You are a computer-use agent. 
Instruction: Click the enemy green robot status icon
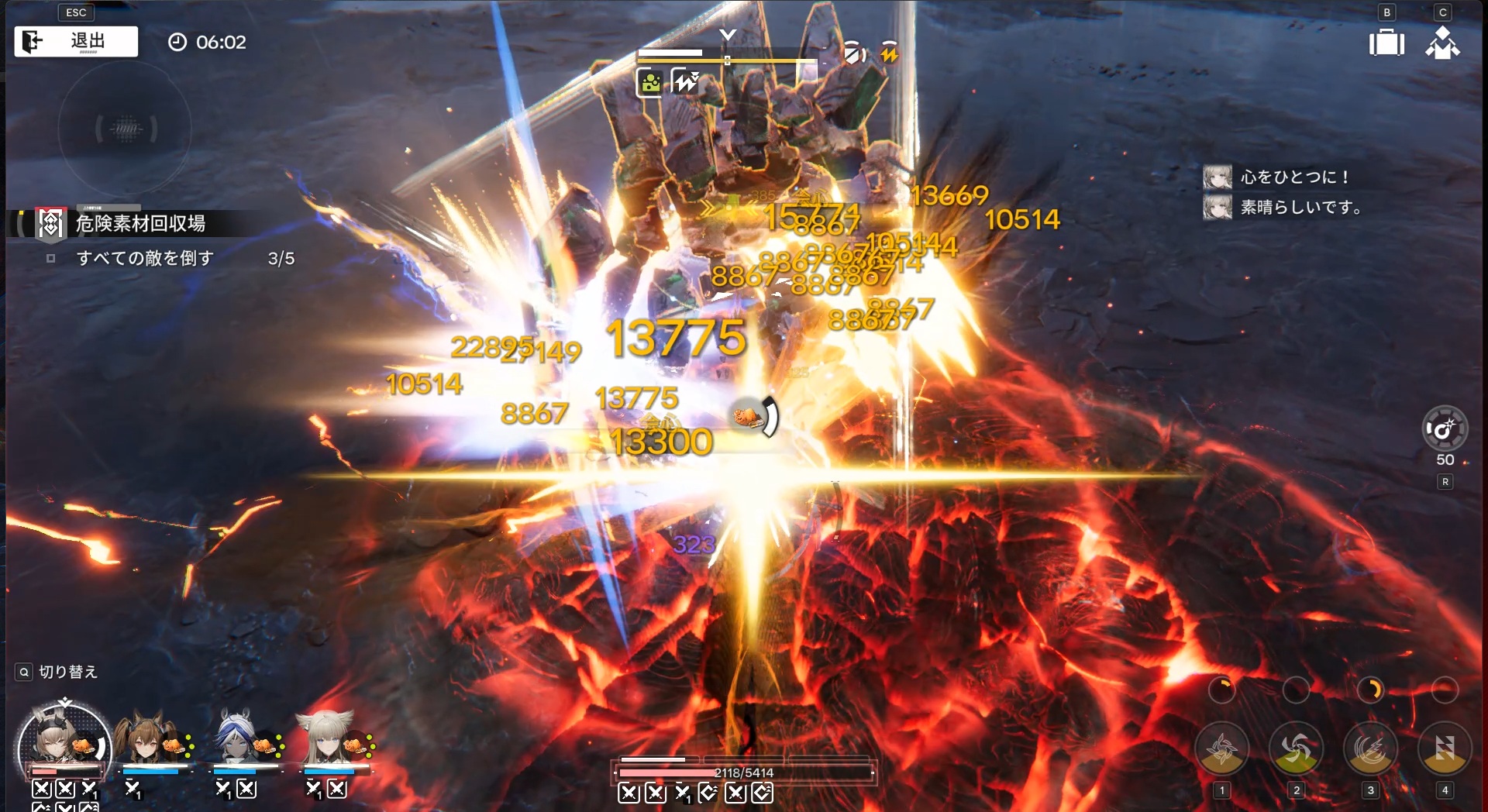[x=651, y=82]
